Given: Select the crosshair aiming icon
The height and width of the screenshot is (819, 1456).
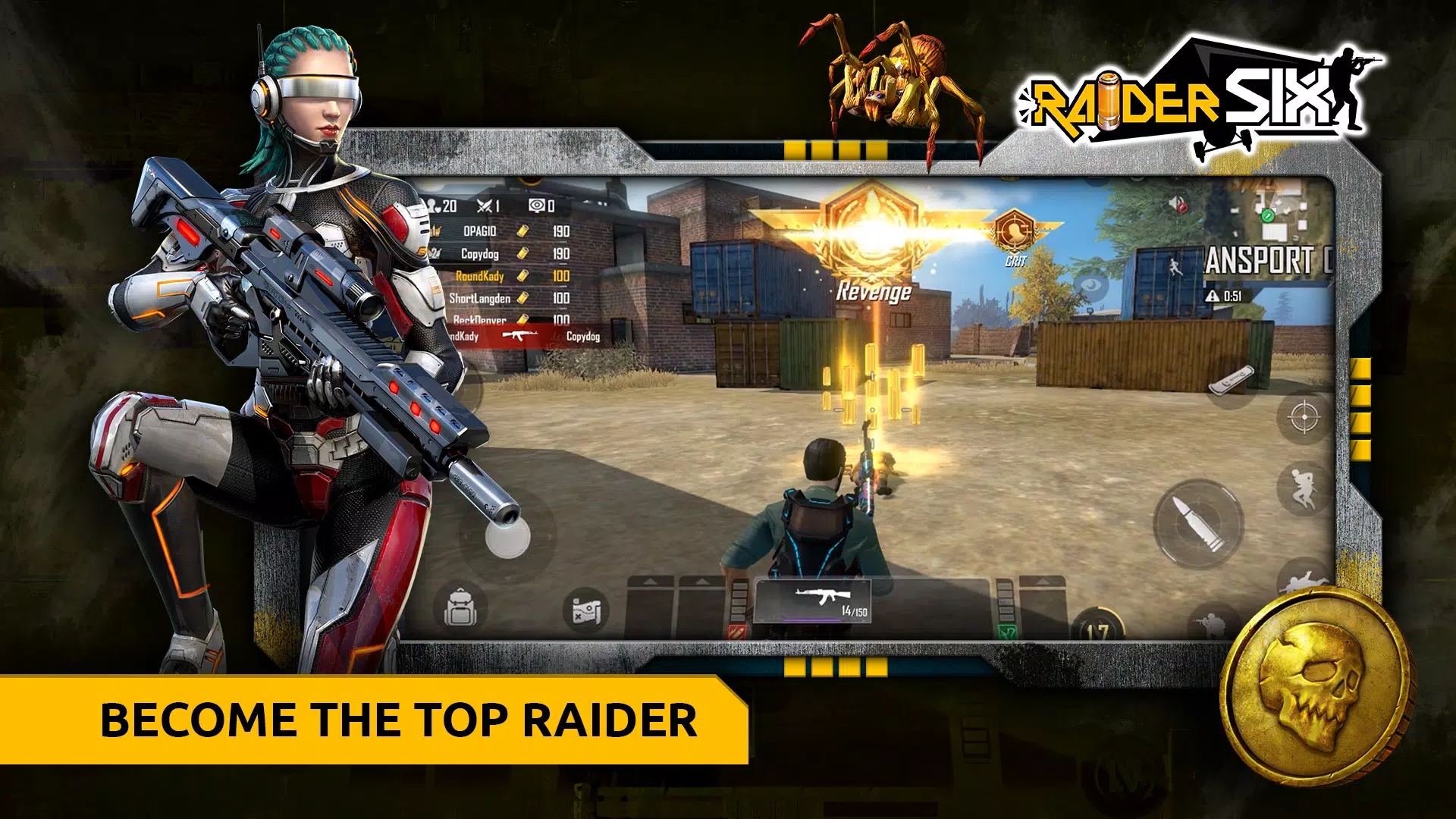Looking at the screenshot, I should (1303, 416).
